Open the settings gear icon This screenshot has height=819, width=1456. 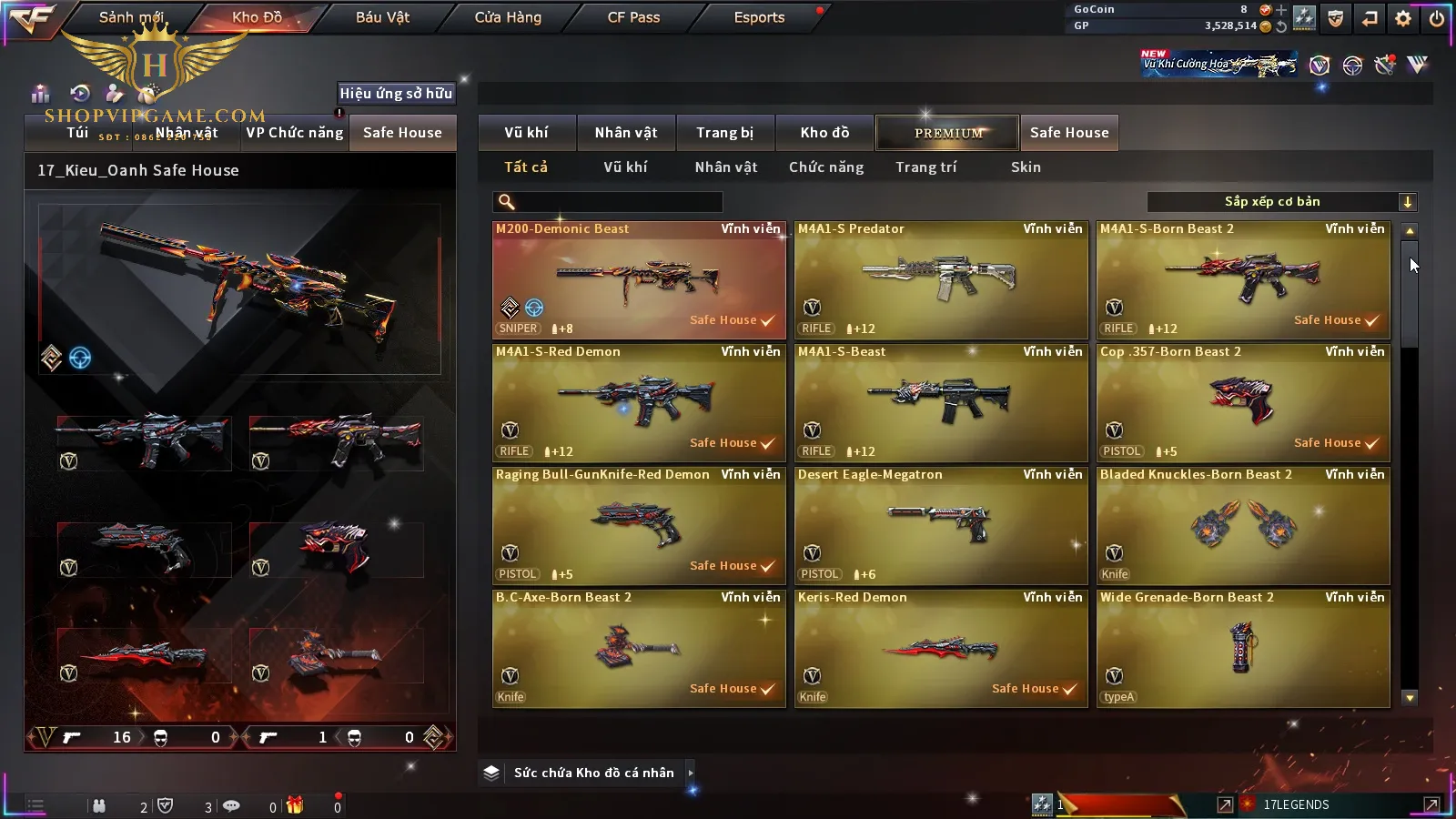(x=1403, y=18)
